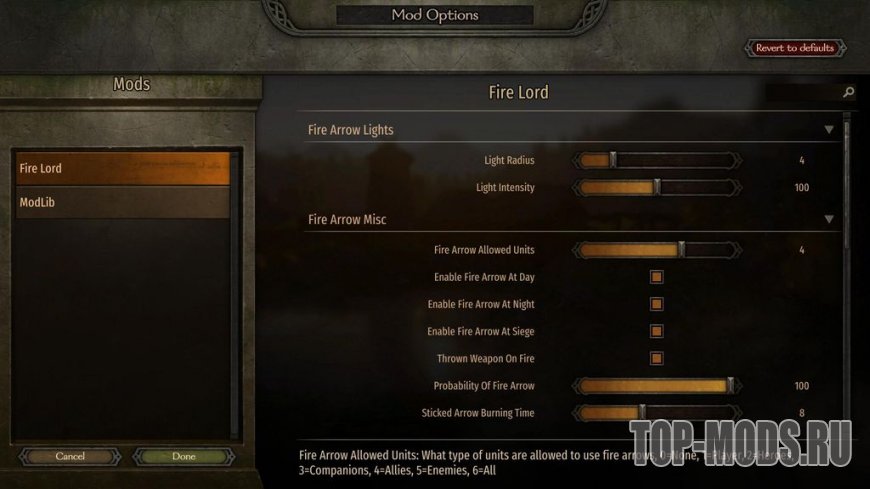Set the Light Intensity slider
This screenshot has width=870, height=489.
point(656,187)
